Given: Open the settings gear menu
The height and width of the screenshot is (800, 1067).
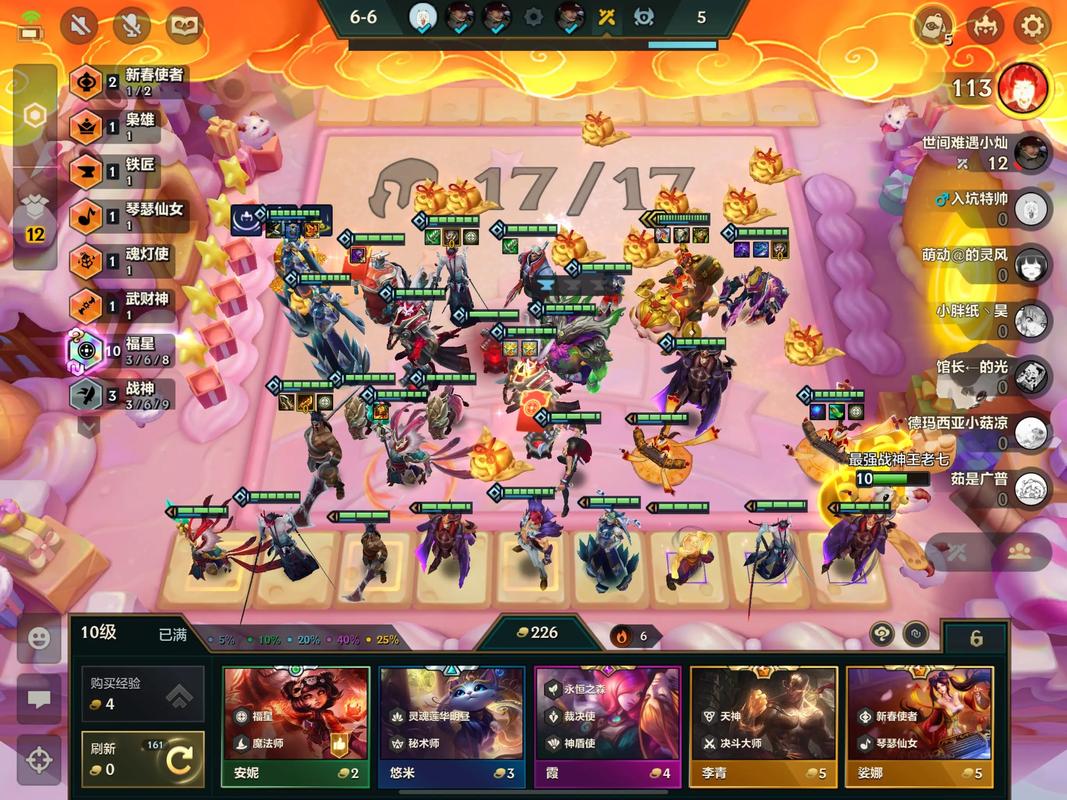Looking at the screenshot, I should (x=1032, y=25).
